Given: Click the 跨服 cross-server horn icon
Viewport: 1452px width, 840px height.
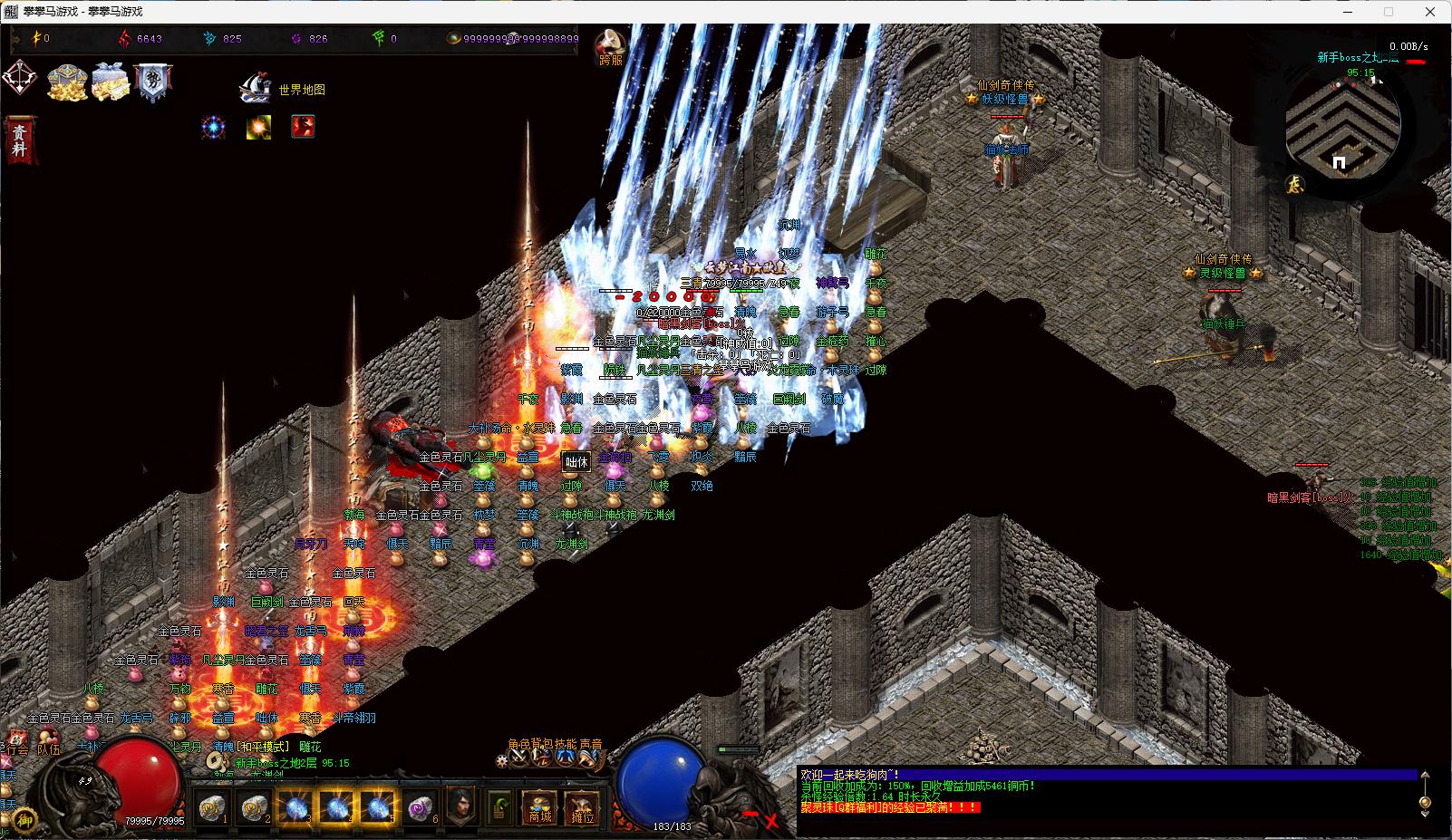Looking at the screenshot, I should pyautogui.click(x=611, y=45).
